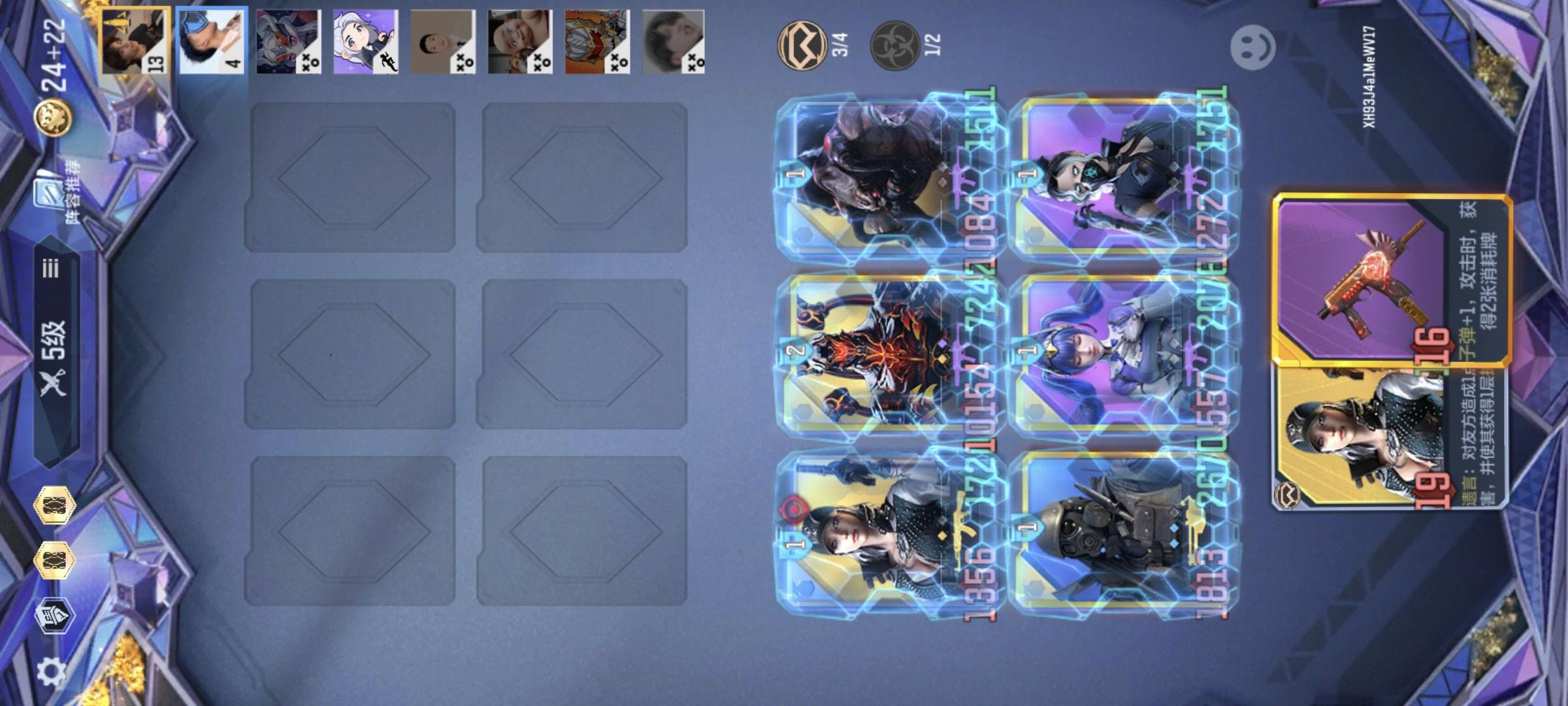Viewport: 1568px width, 706px height.
Task: Click the 24+22 coin total display
Action: click(54, 55)
